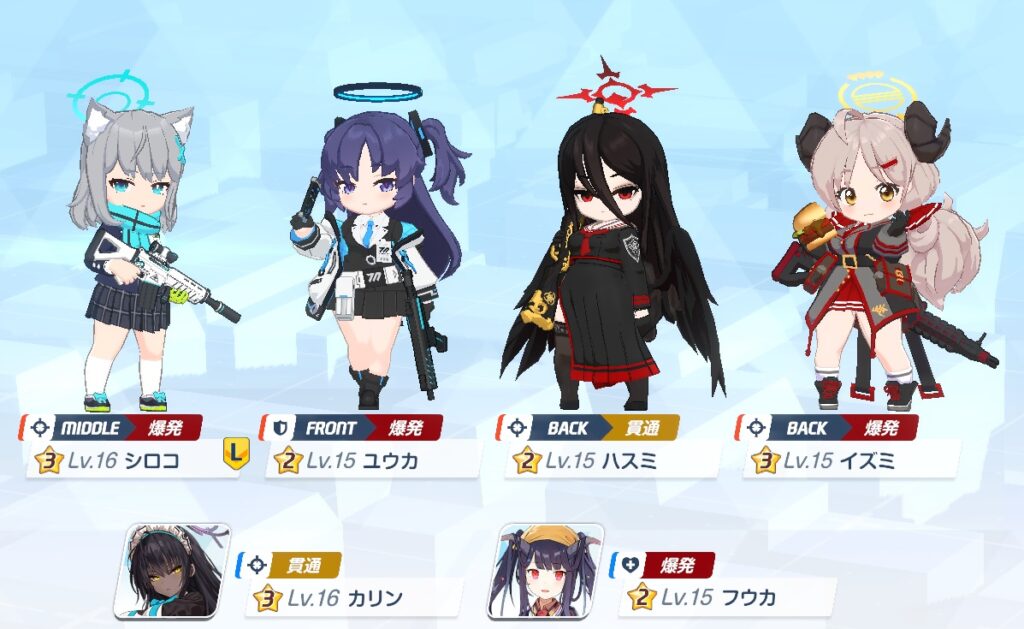Open Fuuka's special student portrait
1024x629 pixels.
[x=545, y=571]
